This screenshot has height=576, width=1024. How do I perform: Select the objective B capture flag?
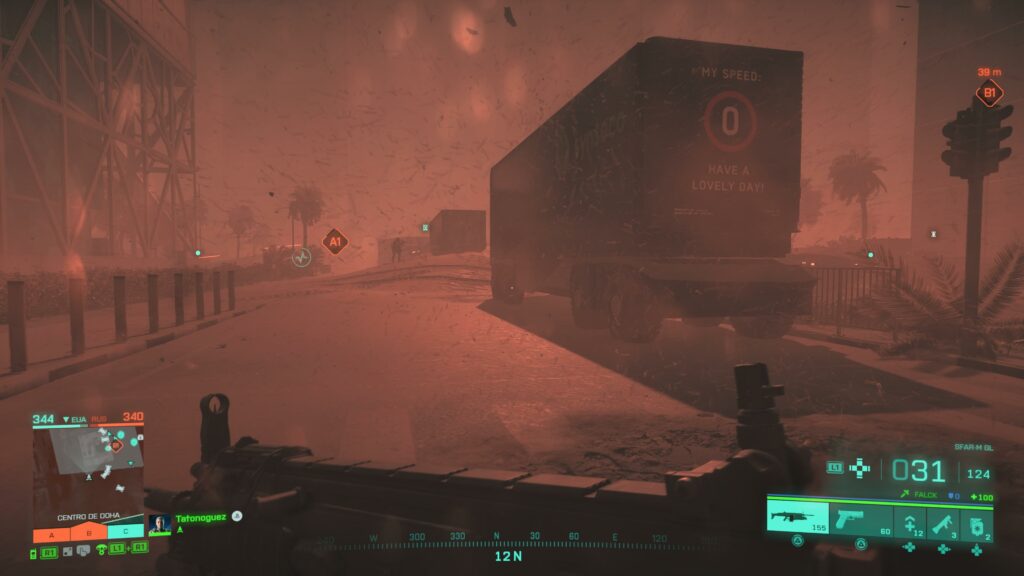[88, 533]
